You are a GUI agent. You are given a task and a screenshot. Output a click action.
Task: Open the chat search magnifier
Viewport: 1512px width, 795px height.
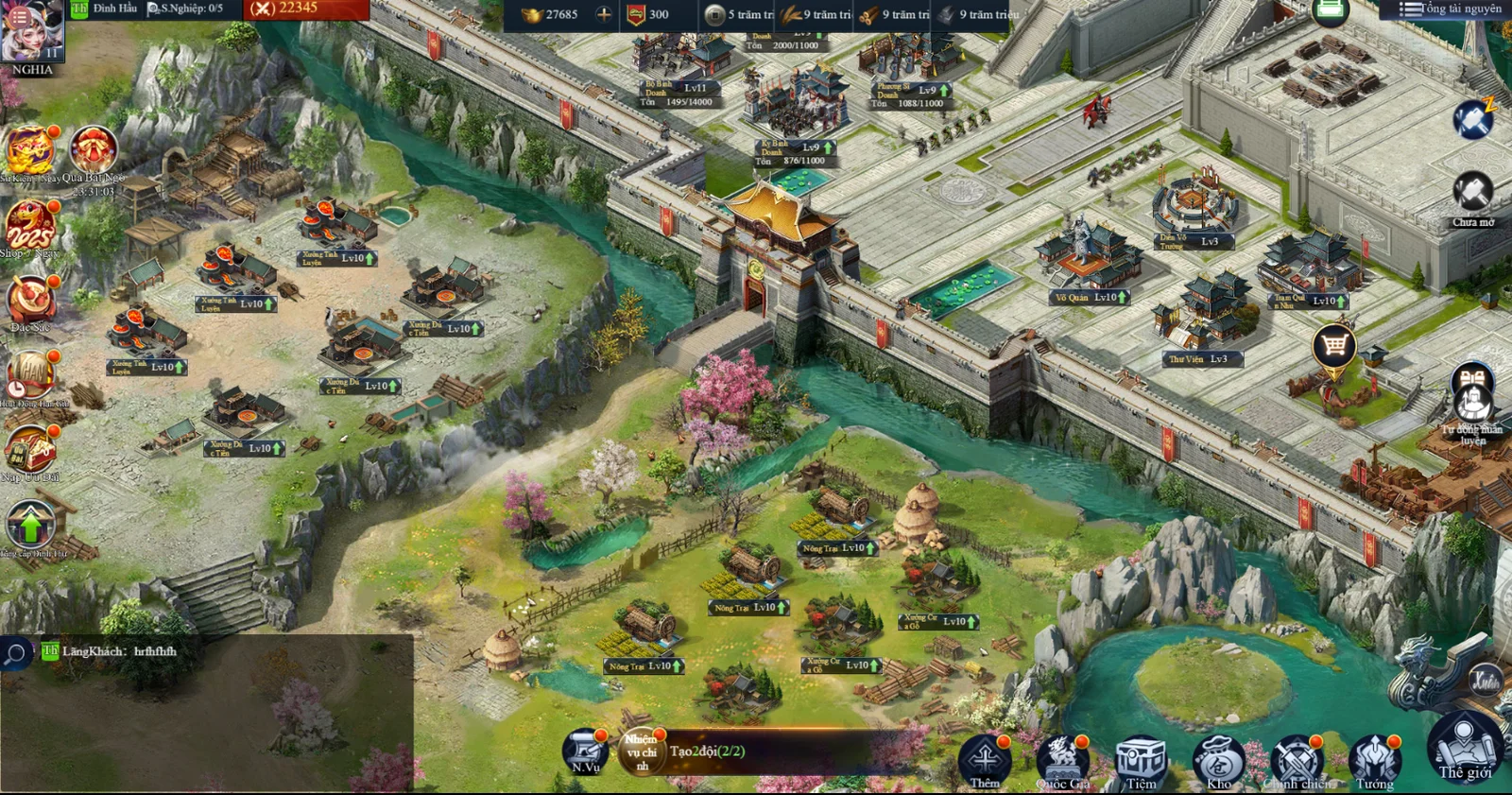coord(15,653)
